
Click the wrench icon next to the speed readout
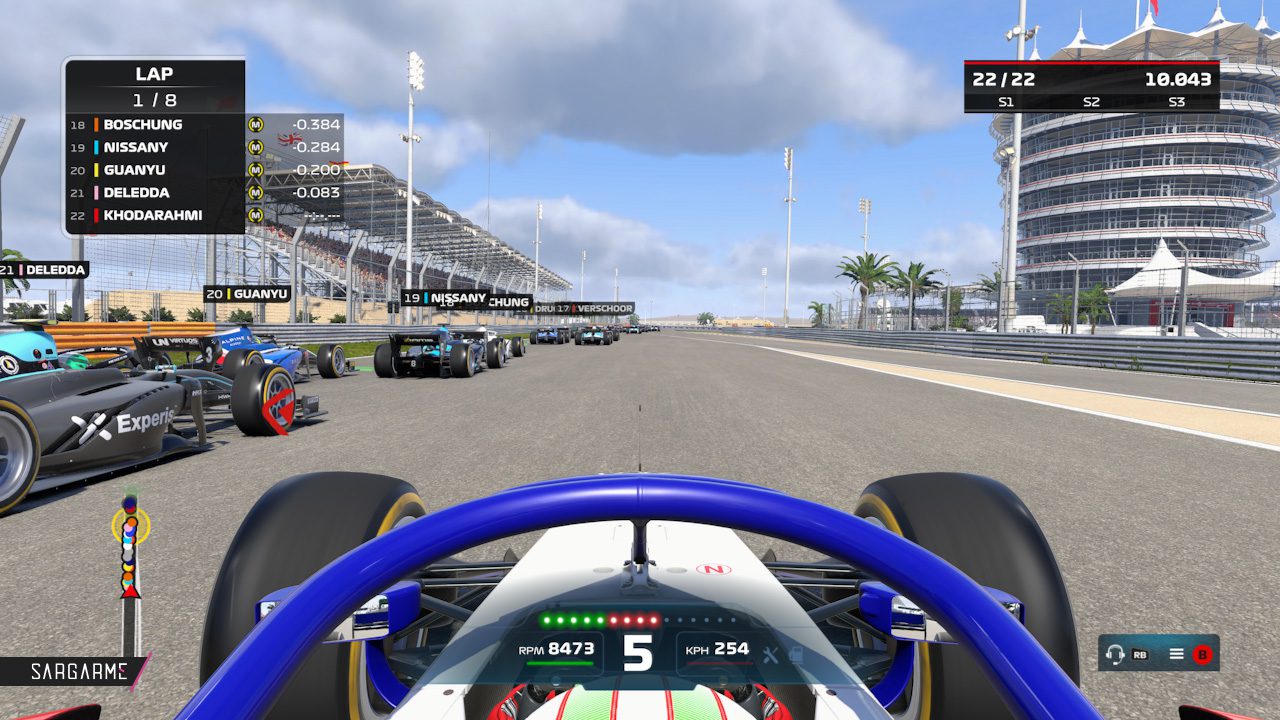770,655
